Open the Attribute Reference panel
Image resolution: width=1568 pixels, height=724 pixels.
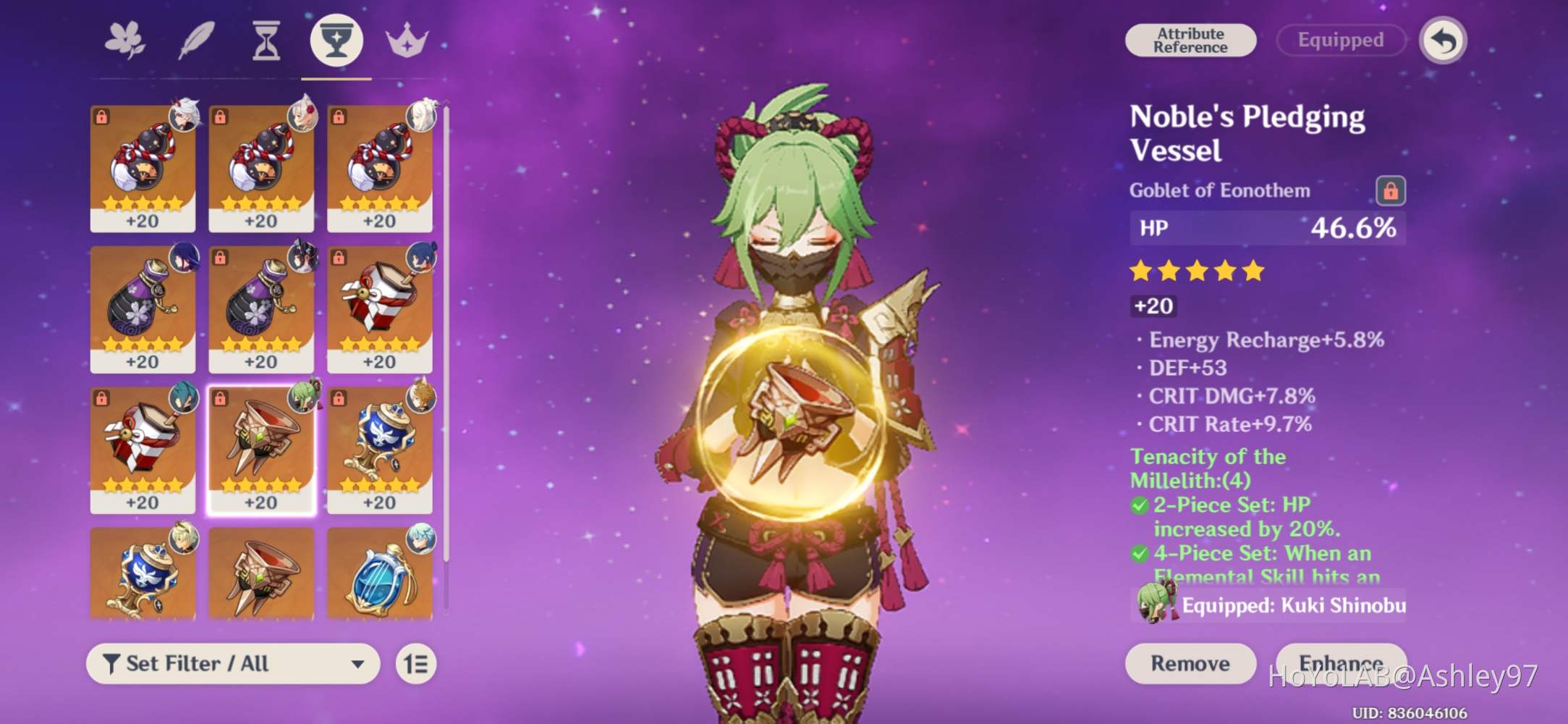[1190, 40]
